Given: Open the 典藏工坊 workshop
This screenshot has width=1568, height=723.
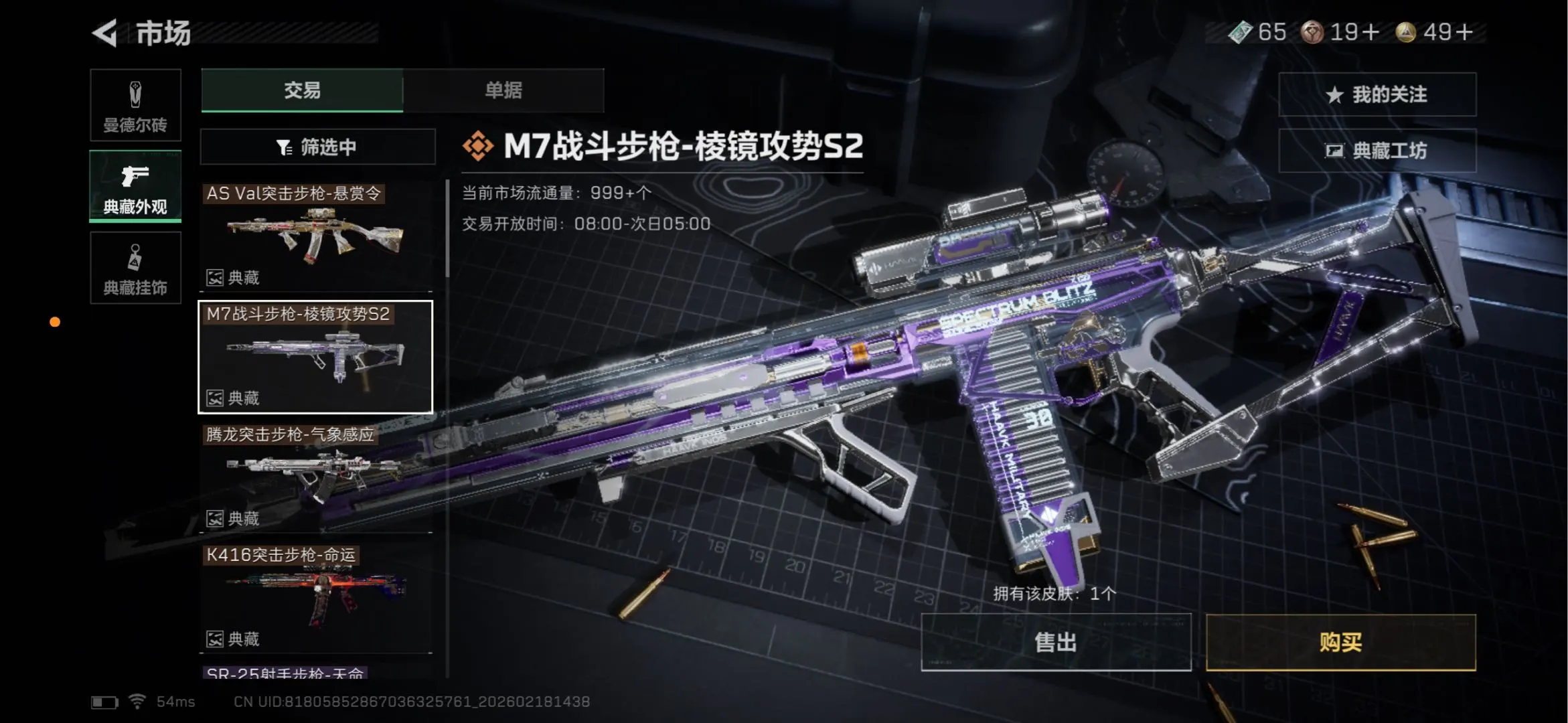Looking at the screenshot, I should (x=1377, y=151).
